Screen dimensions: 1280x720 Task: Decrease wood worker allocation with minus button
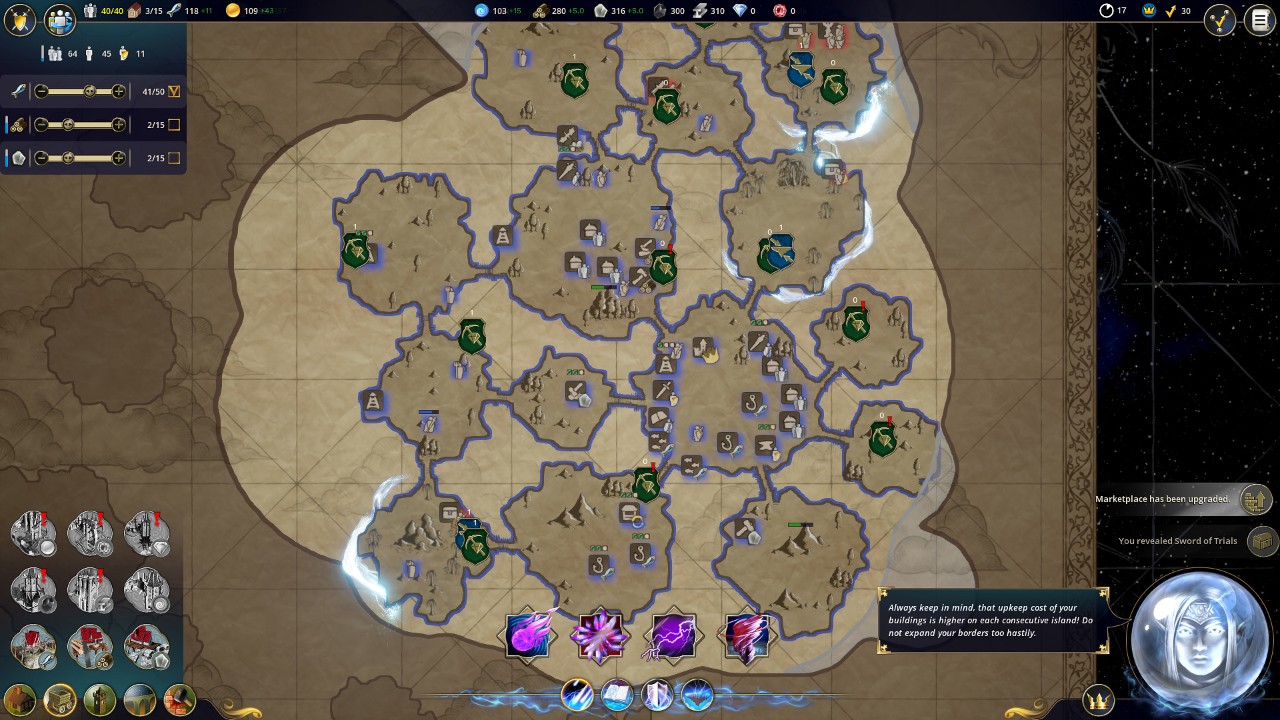41,125
